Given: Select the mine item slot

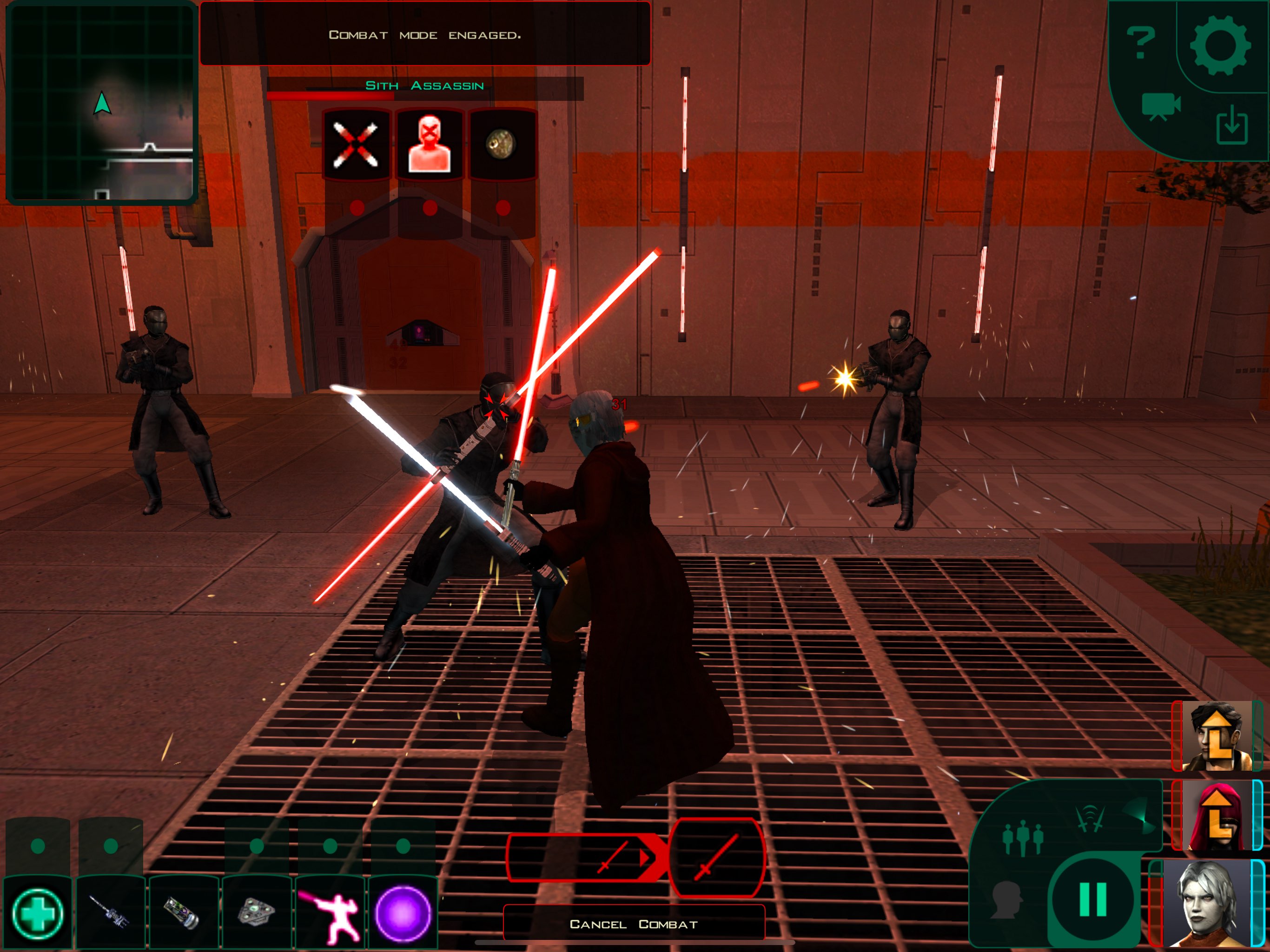Looking at the screenshot, I should (257, 912).
